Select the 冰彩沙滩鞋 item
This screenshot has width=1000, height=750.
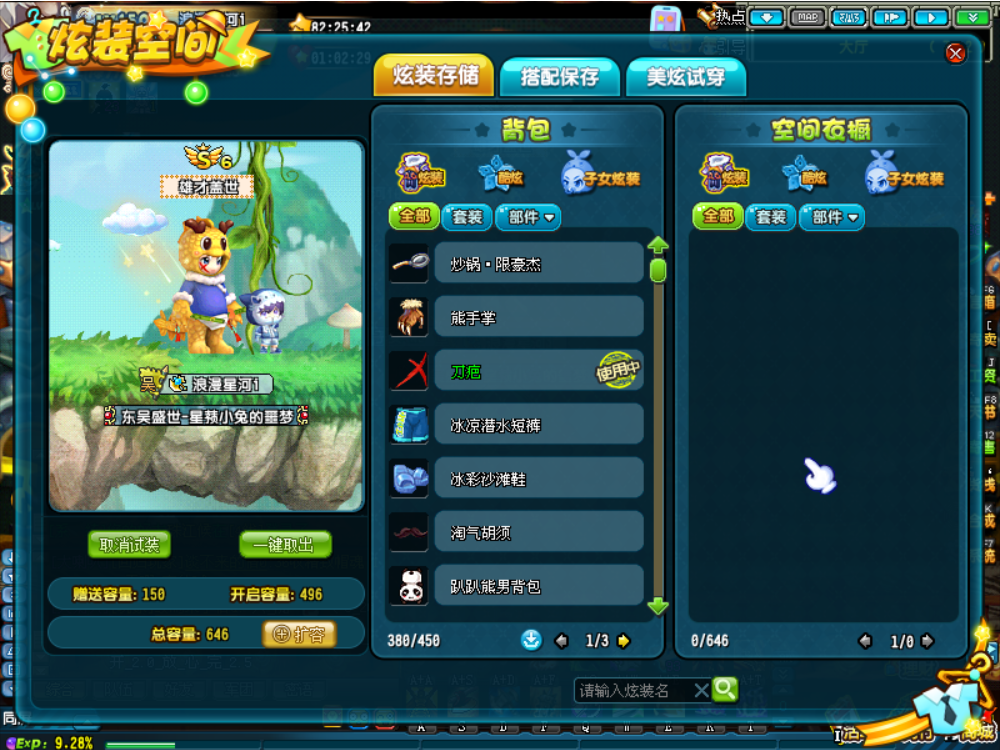538,479
